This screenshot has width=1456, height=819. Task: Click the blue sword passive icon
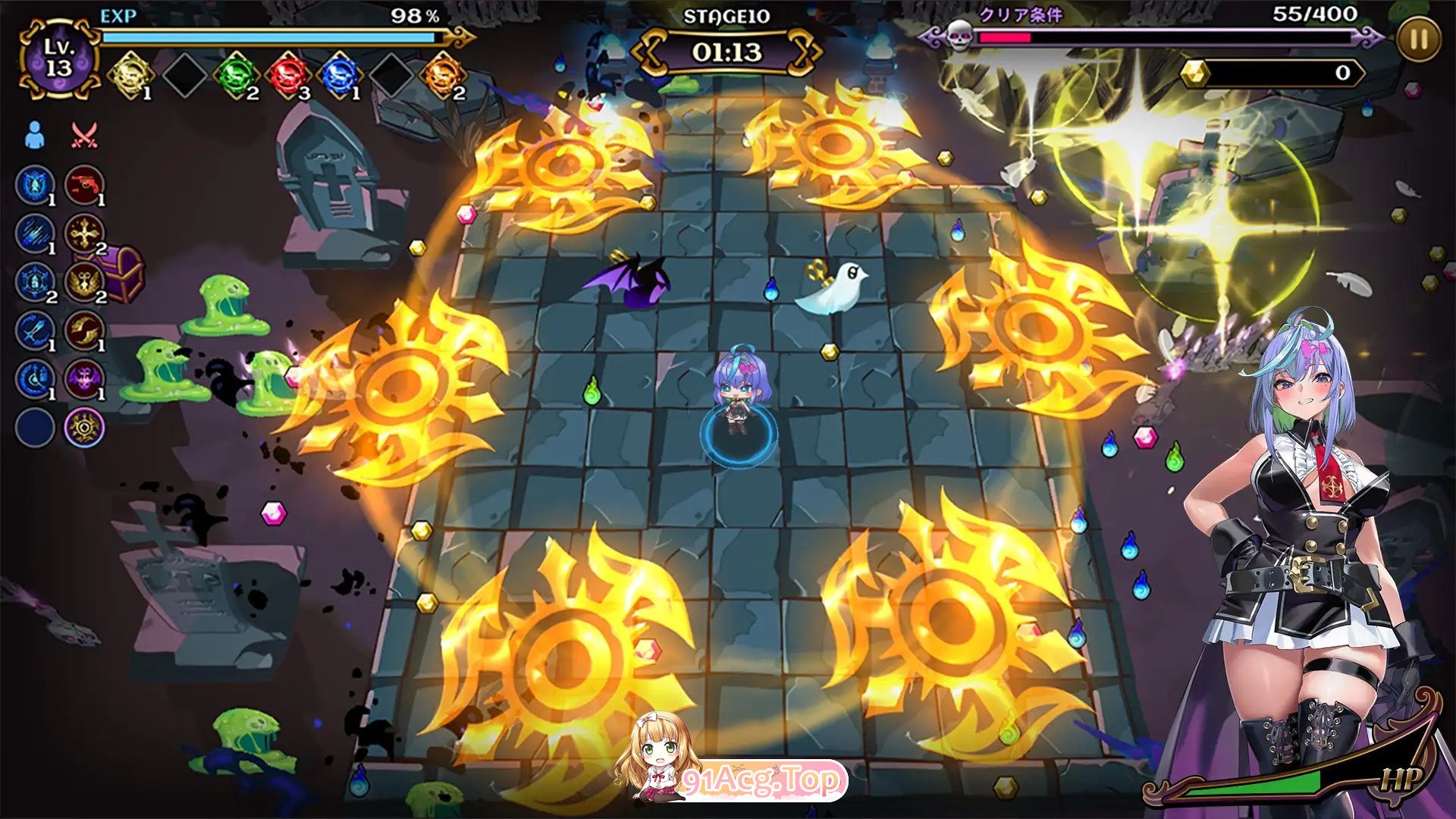click(x=35, y=330)
